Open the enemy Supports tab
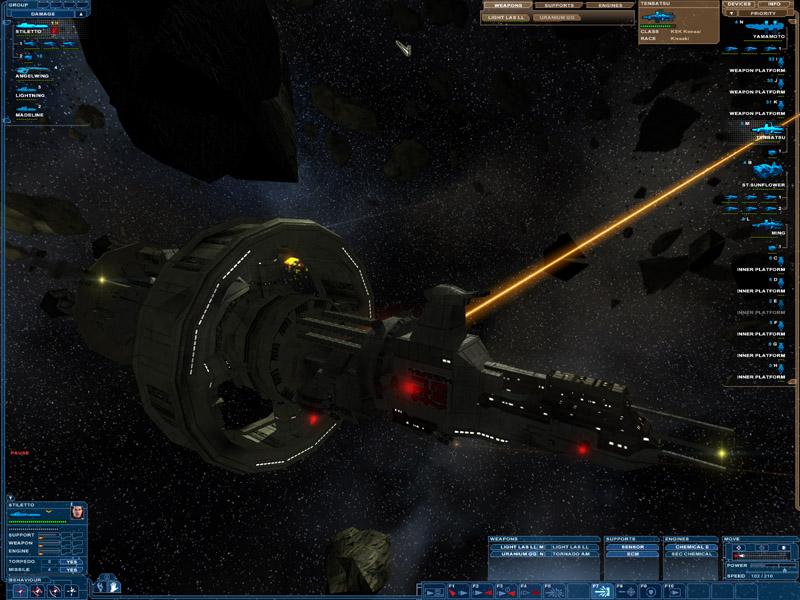The height and width of the screenshot is (600, 800). pos(560,5)
